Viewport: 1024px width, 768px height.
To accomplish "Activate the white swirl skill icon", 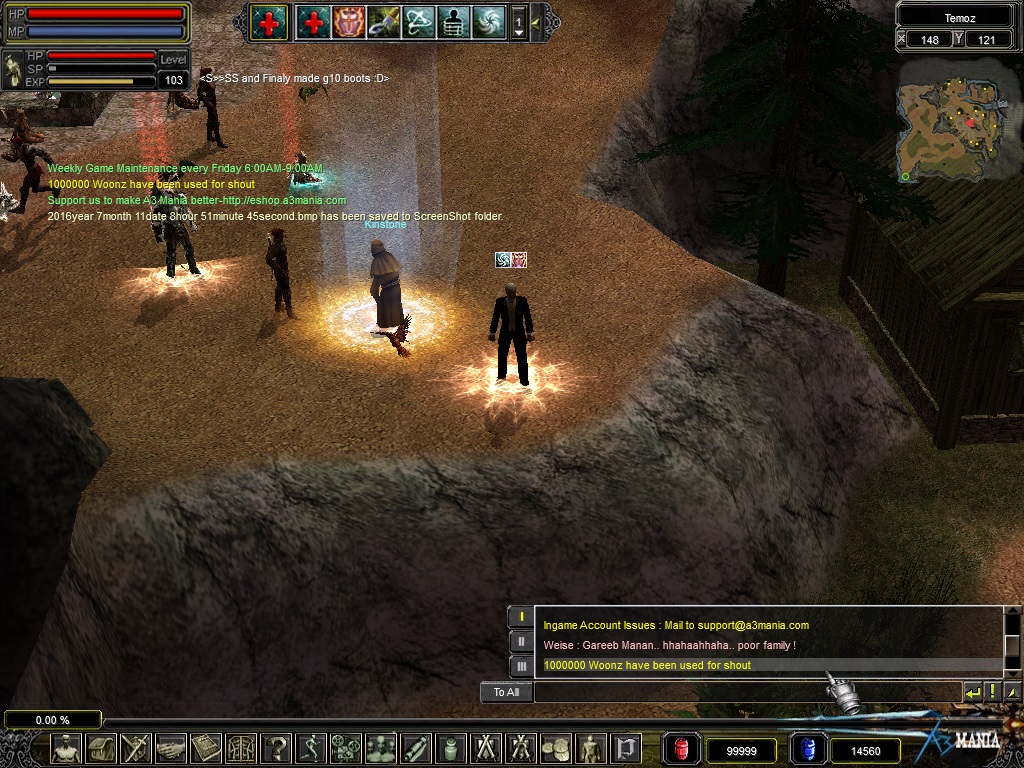I will (x=489, y=21).
